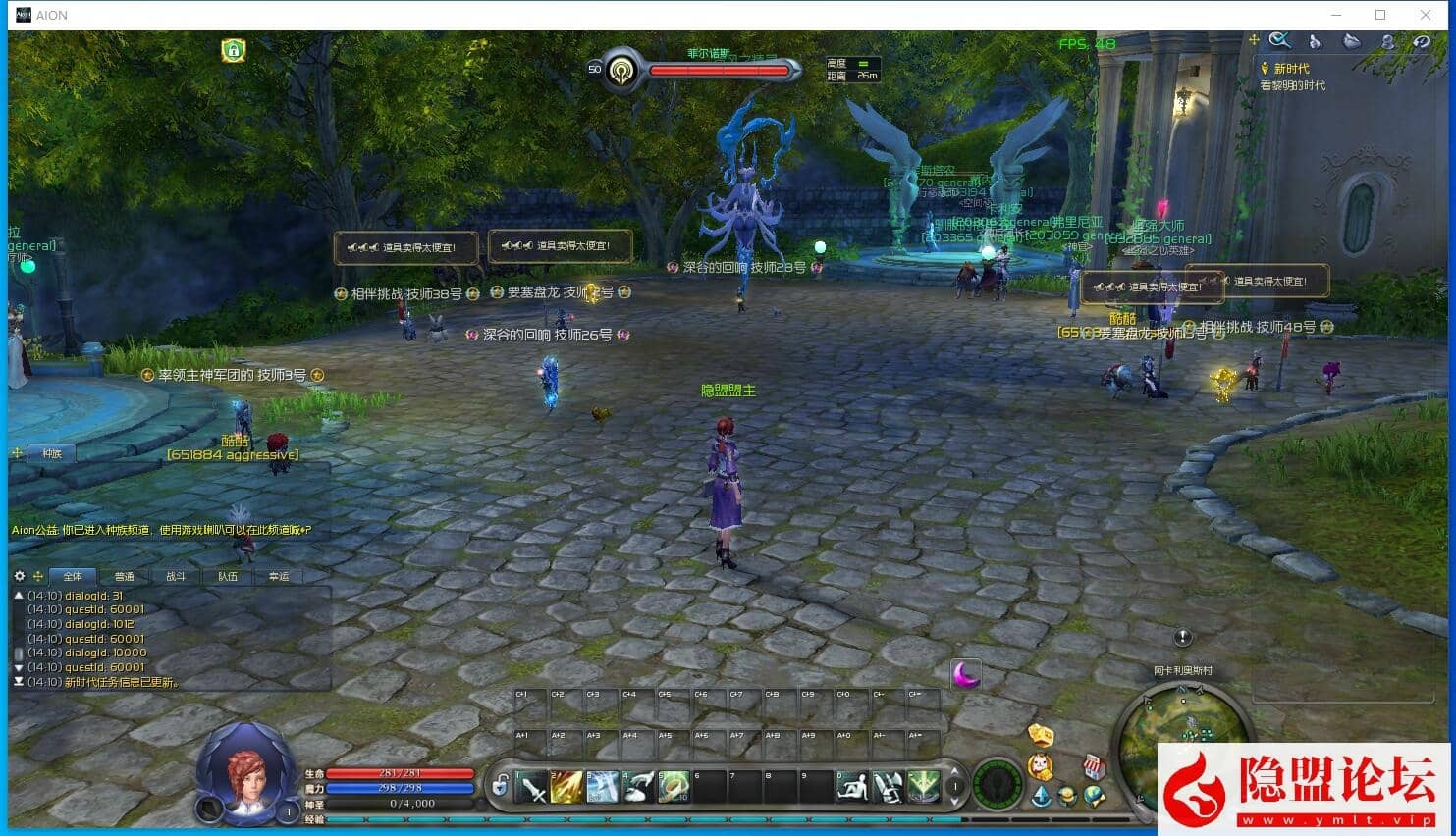
Task: Click the 新时代 quest tracker entry
Action: (x=1291, y=69)
